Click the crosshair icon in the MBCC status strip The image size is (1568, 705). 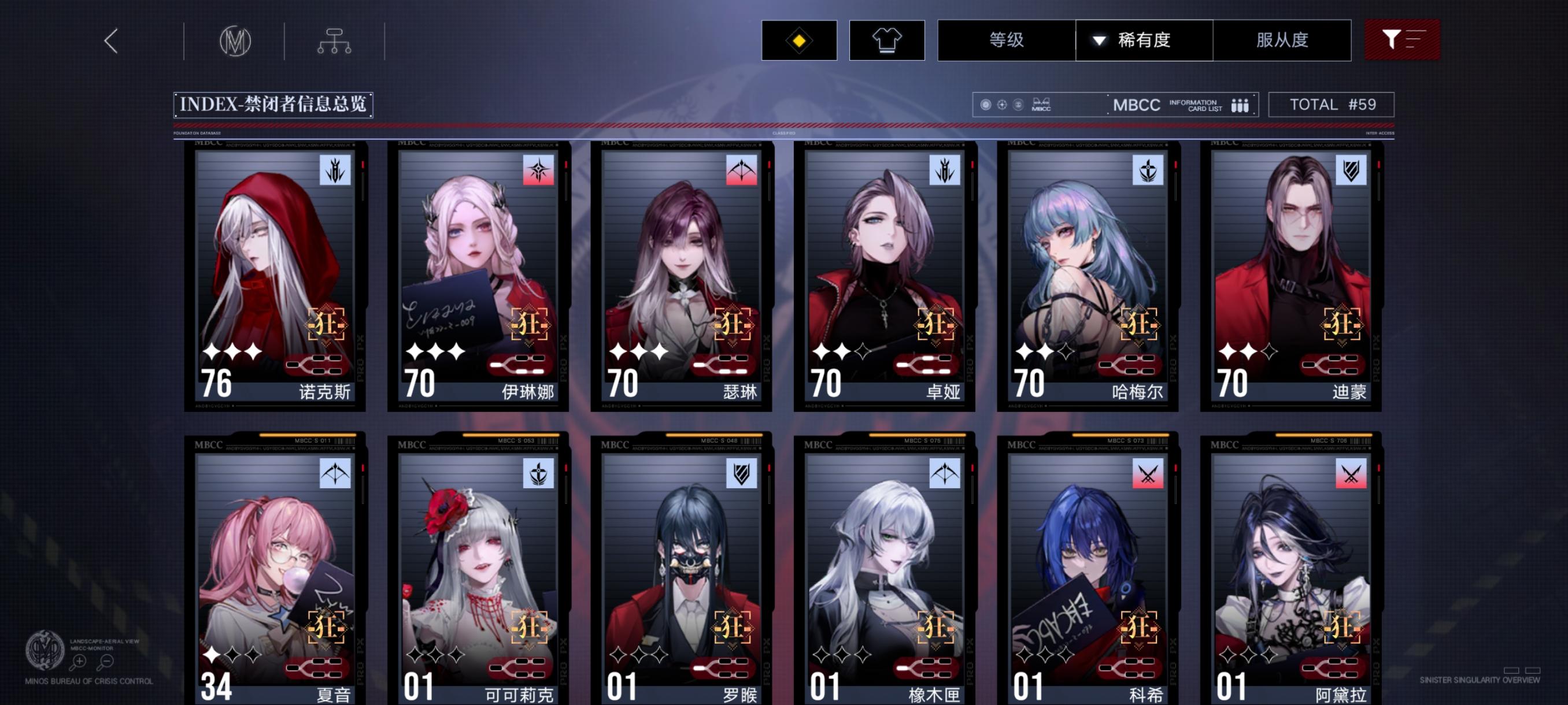(x=1001, y=104)
